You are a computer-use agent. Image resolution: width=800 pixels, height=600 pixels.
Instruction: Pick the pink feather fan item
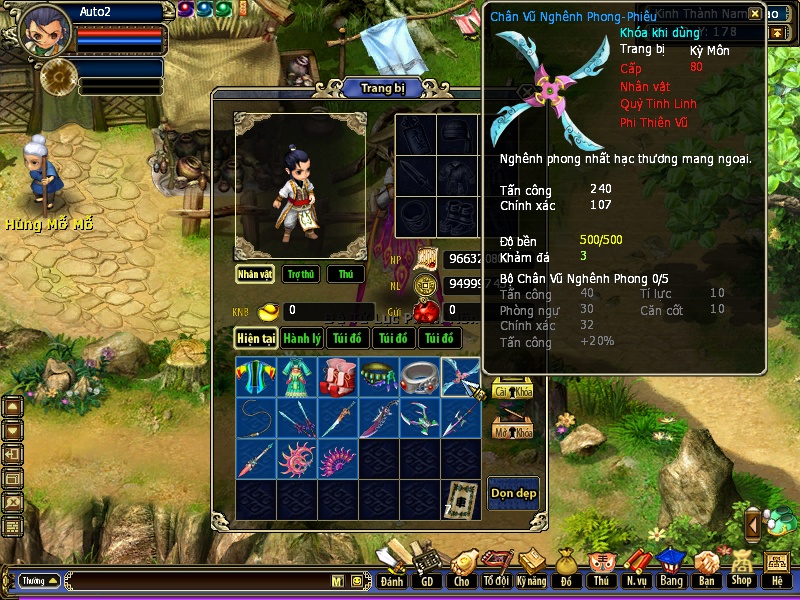337,459
